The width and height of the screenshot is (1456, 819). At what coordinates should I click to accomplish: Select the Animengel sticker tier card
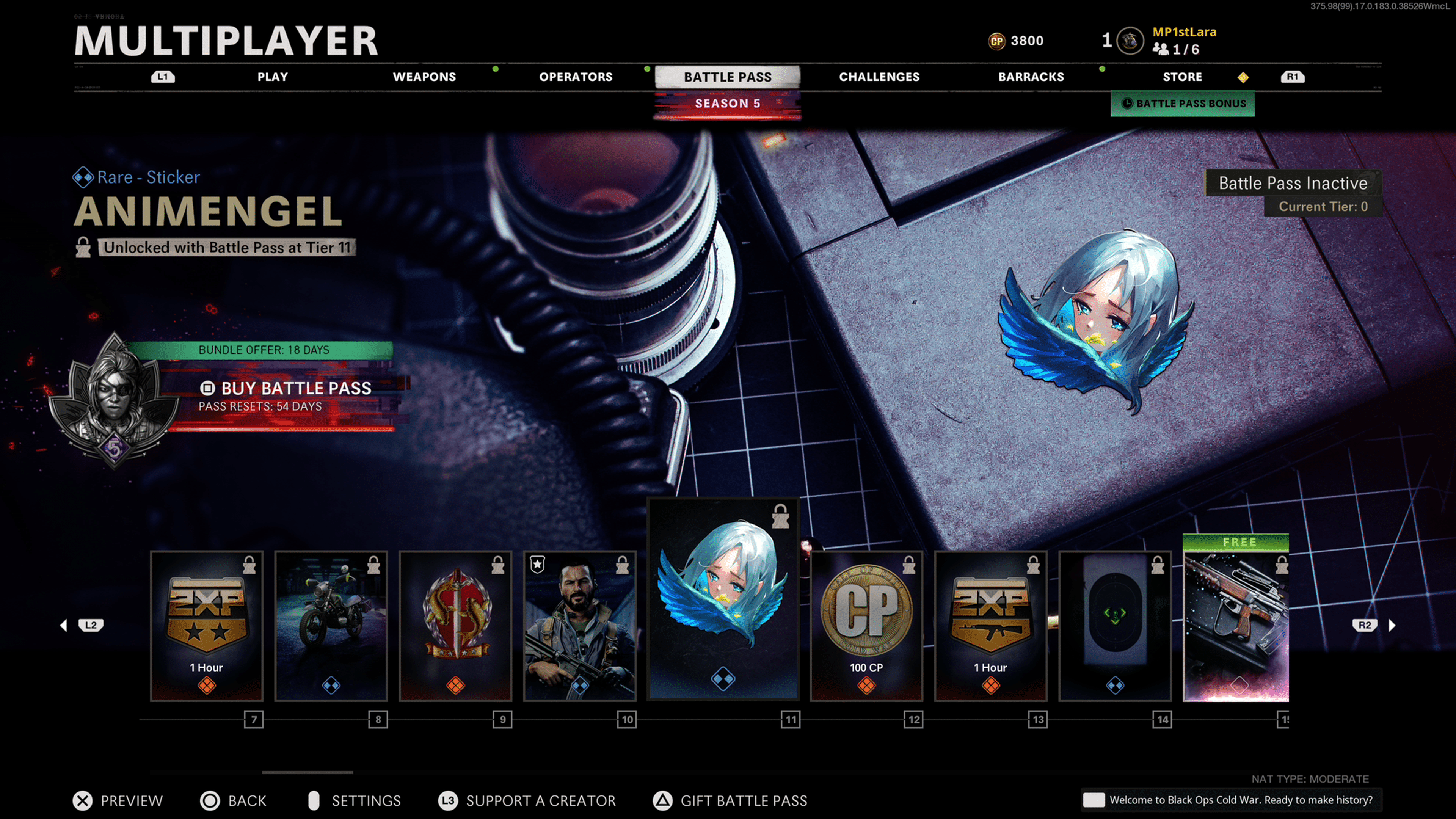[x=723, y=599]
